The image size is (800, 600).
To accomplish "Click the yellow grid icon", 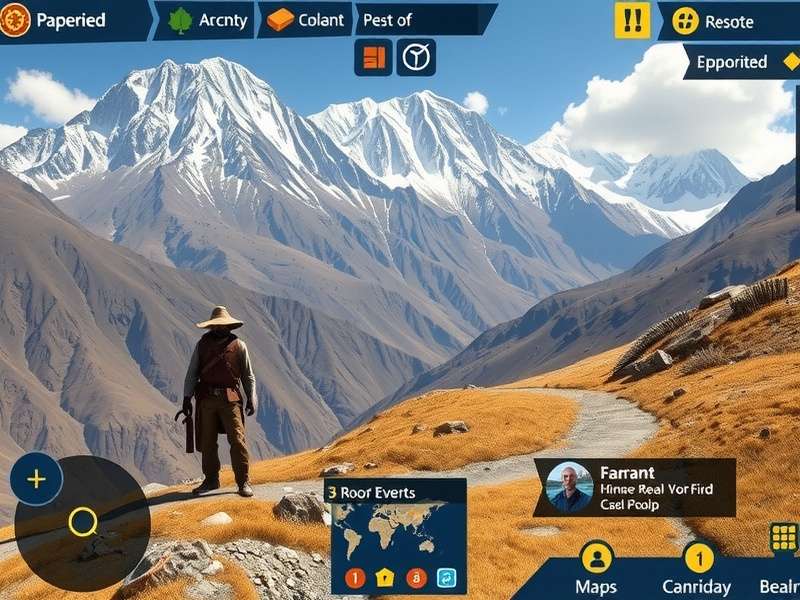I will click(x=784, y=537).
